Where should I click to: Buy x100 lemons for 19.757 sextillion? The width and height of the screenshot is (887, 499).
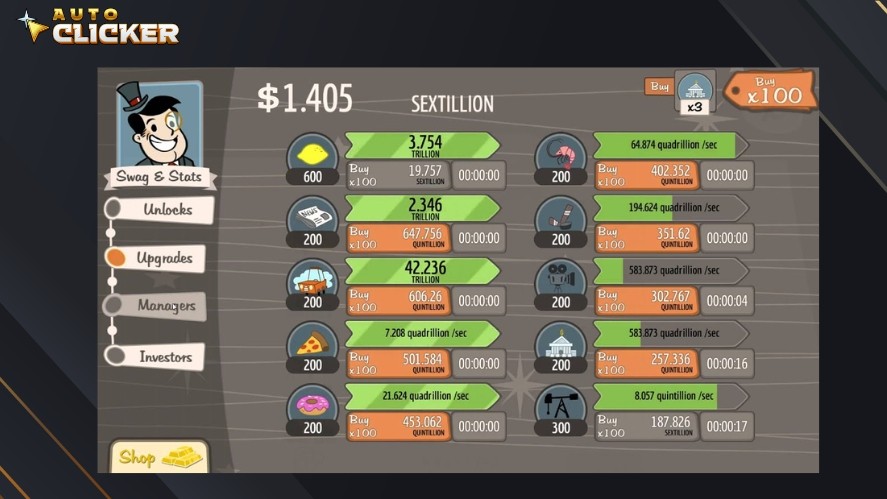397,176
